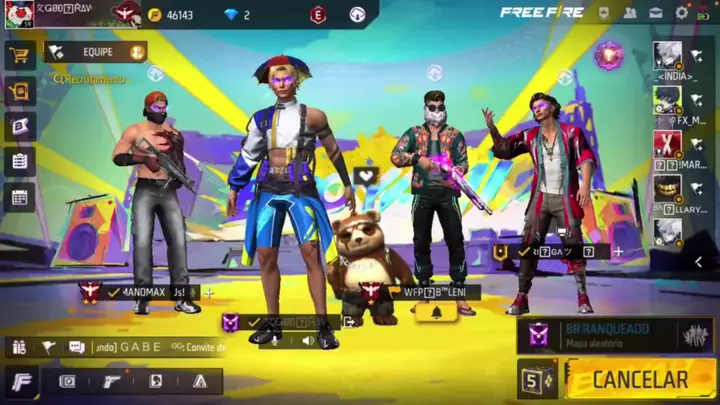Open the EQUIPE team panel
The width and height of the screenshot is (720, 405).
click(96, 51)
